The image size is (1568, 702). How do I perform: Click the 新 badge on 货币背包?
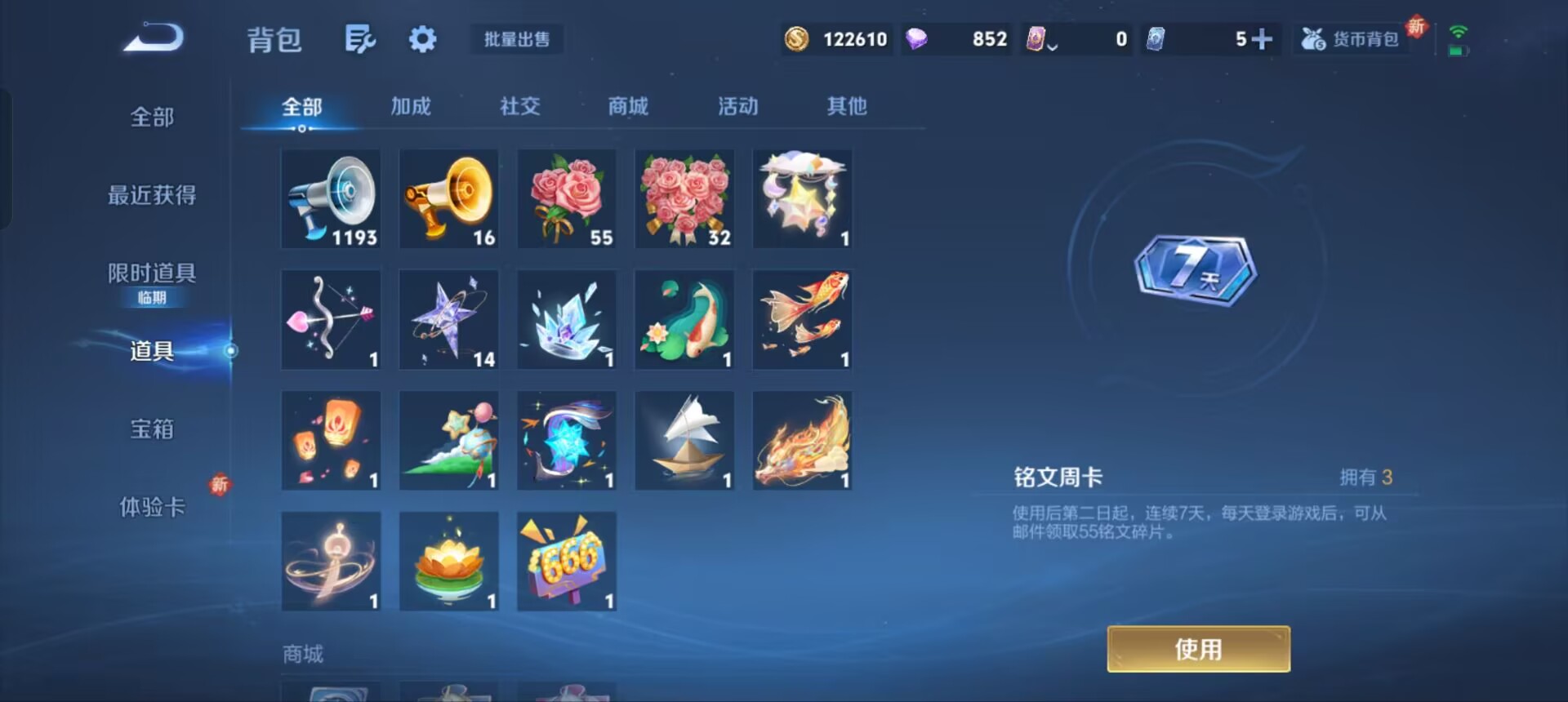click(1415, 27)
